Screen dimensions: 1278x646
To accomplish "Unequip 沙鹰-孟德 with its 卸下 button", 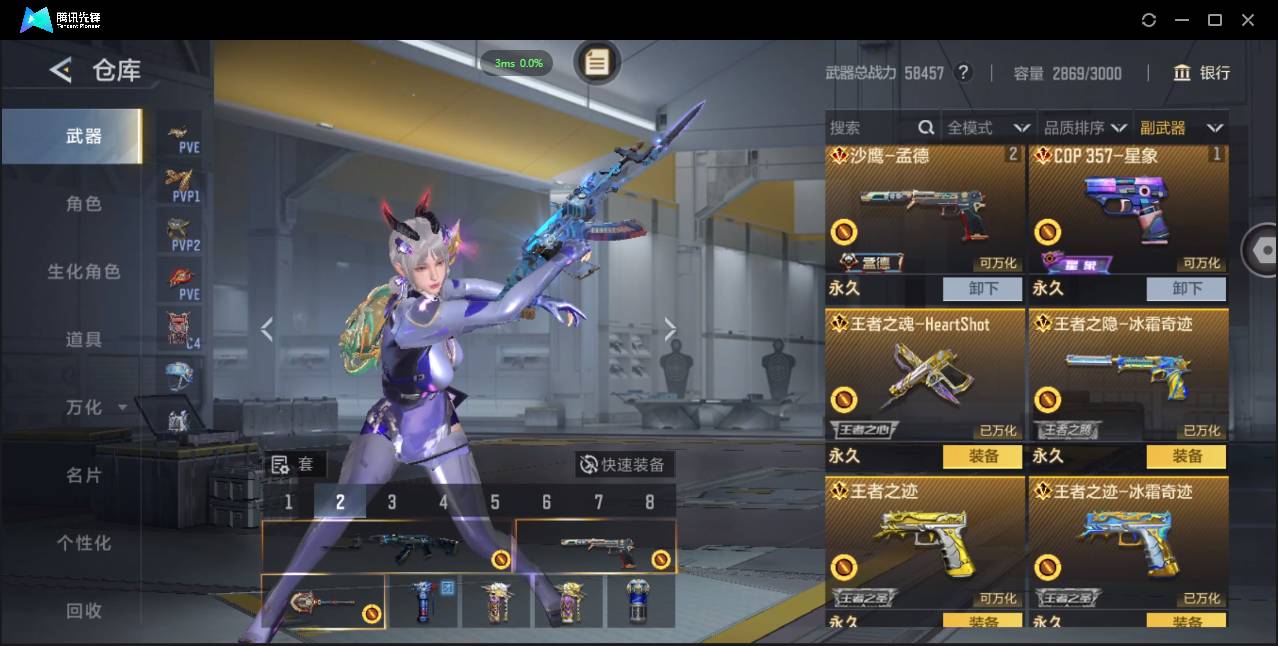I will (x=983, y=289).
